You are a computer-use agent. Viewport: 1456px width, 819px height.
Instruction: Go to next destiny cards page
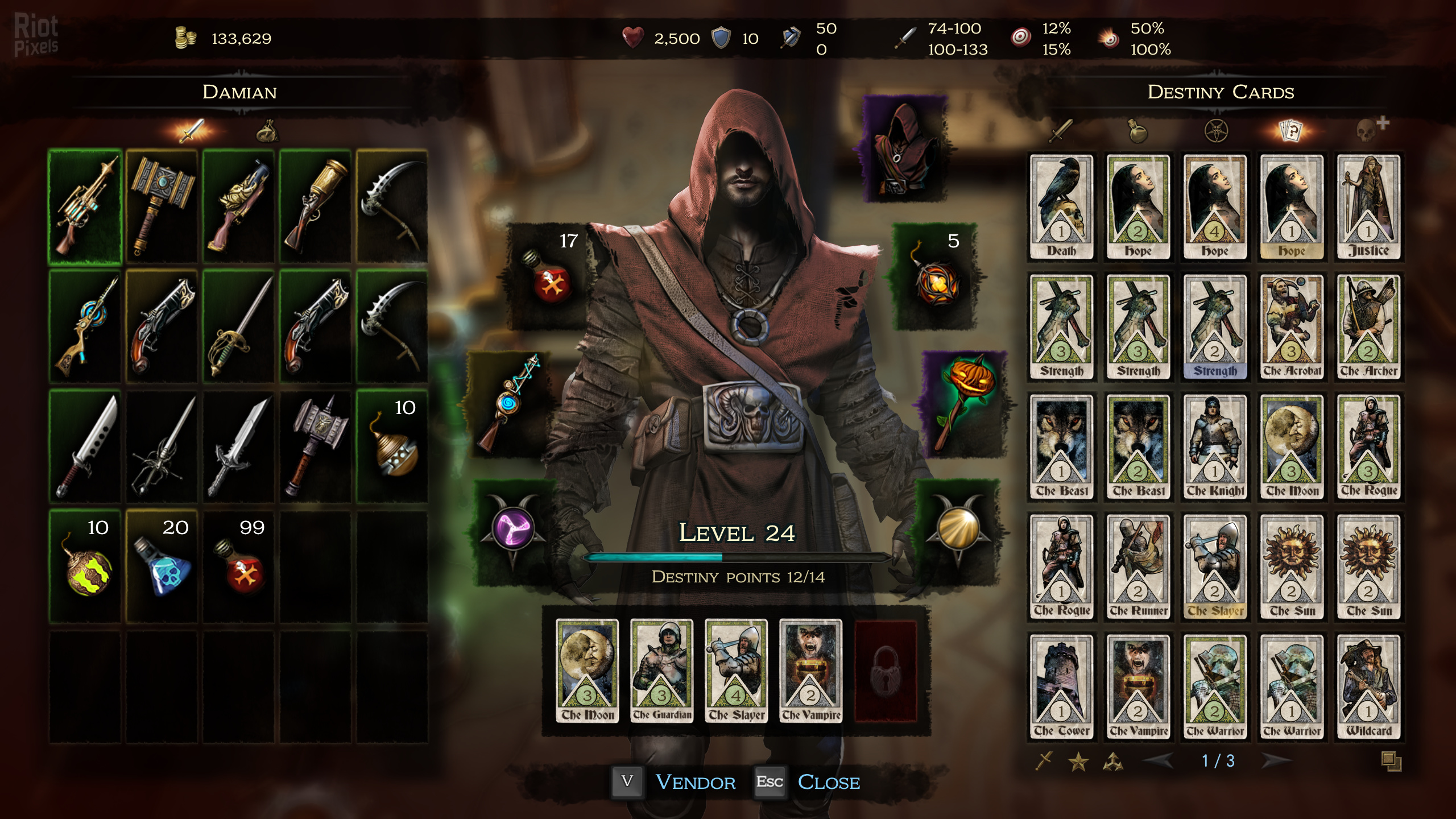pyautogui.click(x=1276, y=760)
